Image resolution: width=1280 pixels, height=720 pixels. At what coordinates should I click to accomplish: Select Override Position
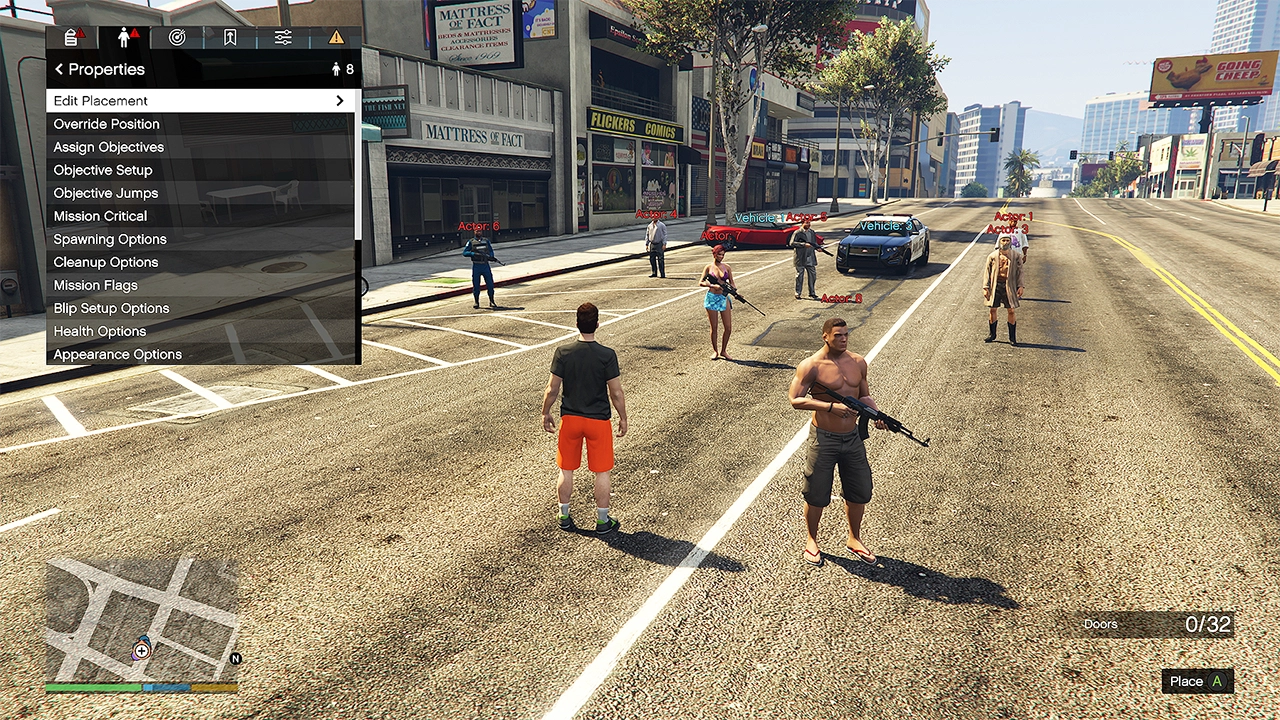coord(106,124)
